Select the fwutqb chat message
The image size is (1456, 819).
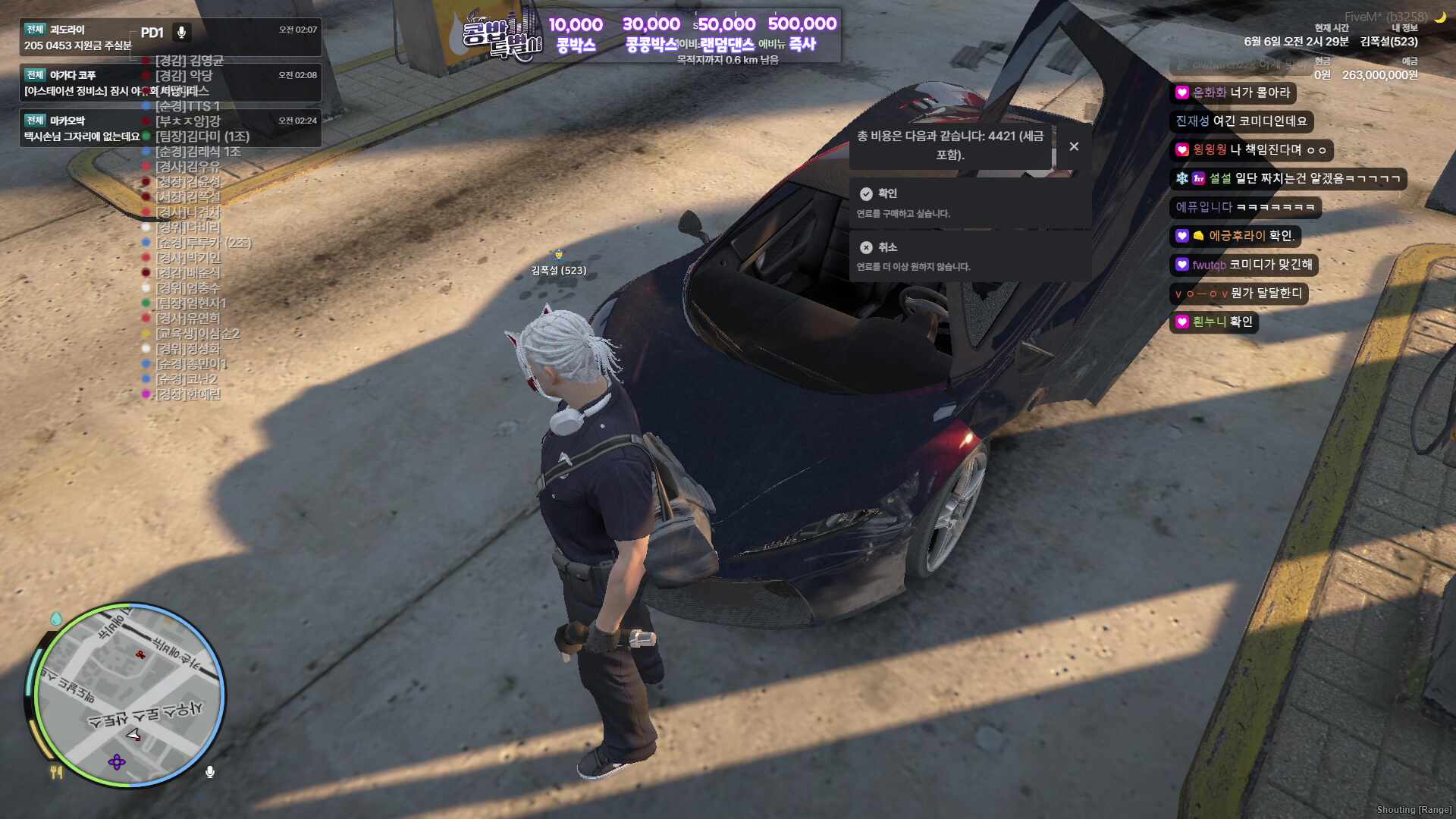coord(1244,265)
